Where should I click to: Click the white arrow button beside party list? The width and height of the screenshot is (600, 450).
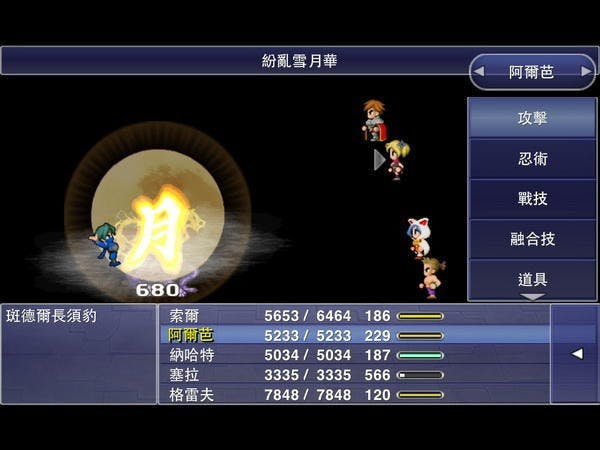tap(576, 354)
